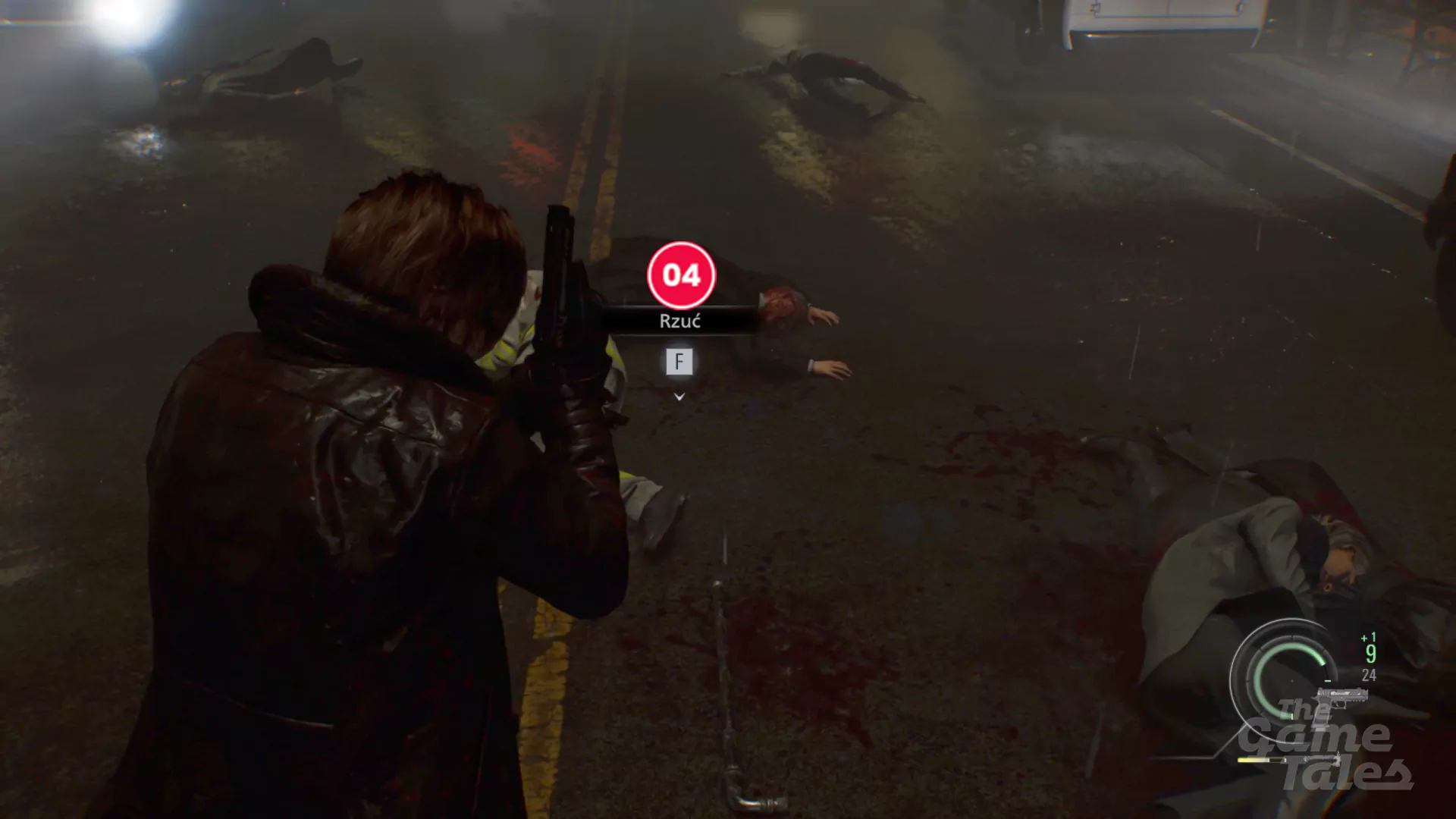This screenshot has width=1456, height=819.
Task: Toggle the white crosshair reticle marker
Action: 1291,680
